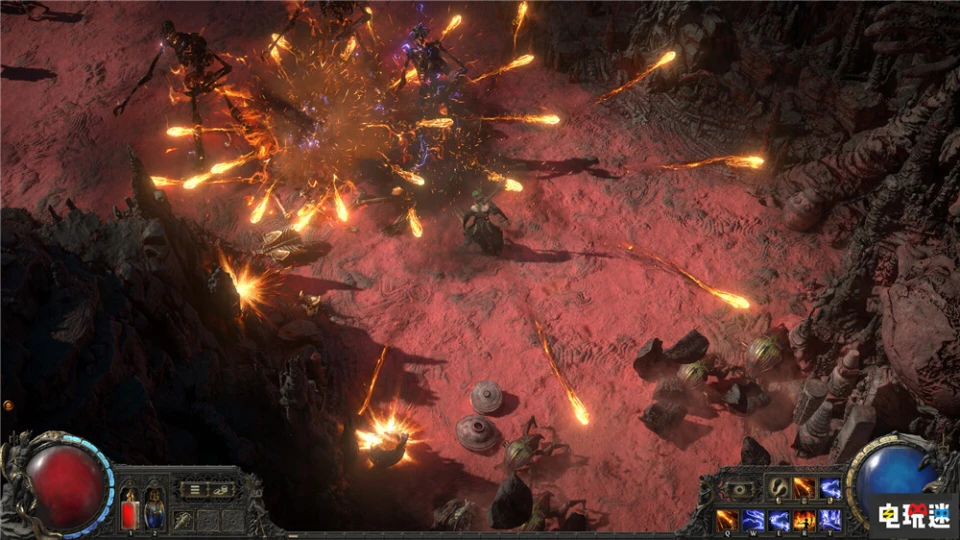
Task: Activate the fire streak skill in the top row
Action: 804,488
